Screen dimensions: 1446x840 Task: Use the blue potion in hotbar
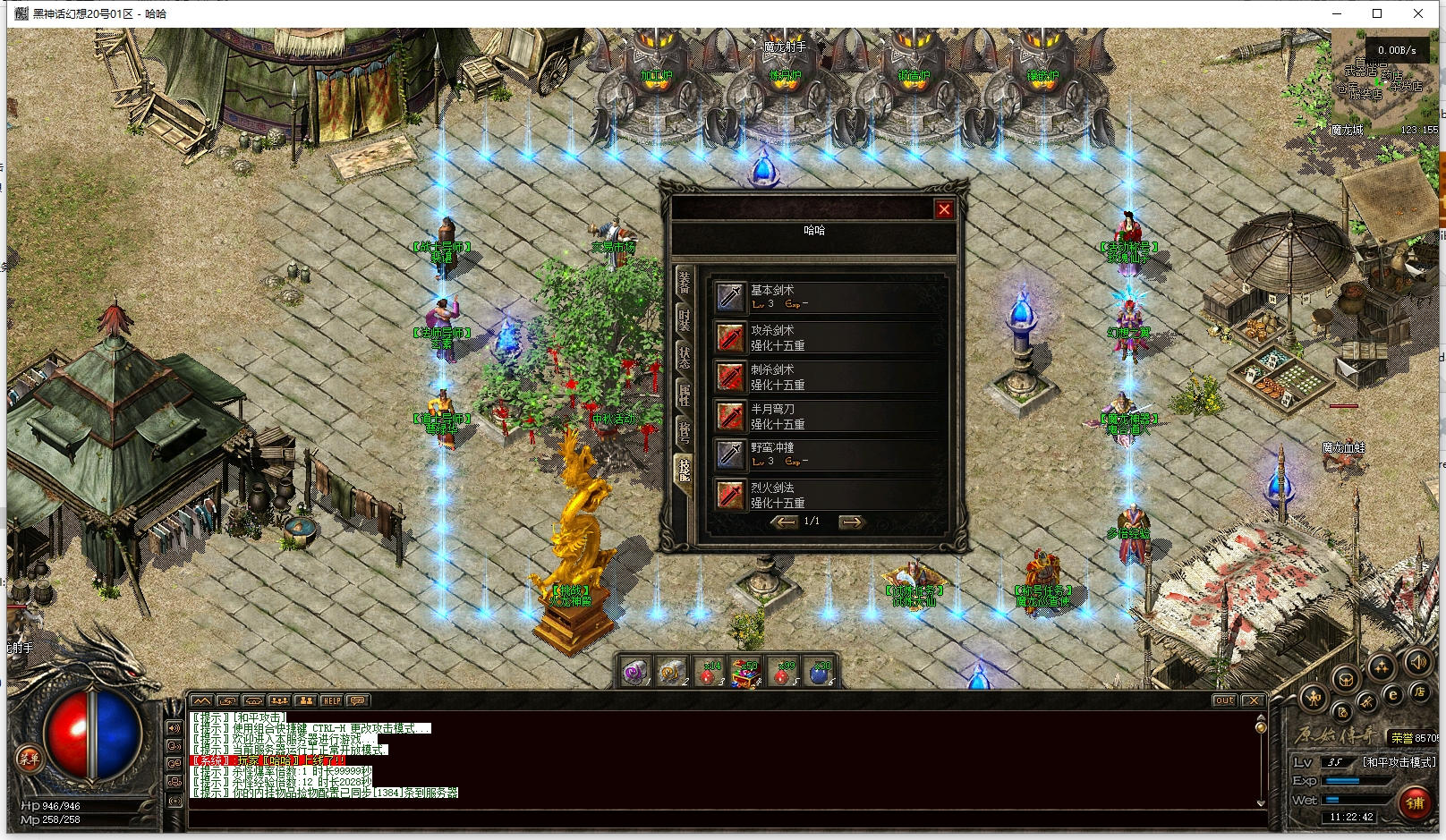(819, 673)
